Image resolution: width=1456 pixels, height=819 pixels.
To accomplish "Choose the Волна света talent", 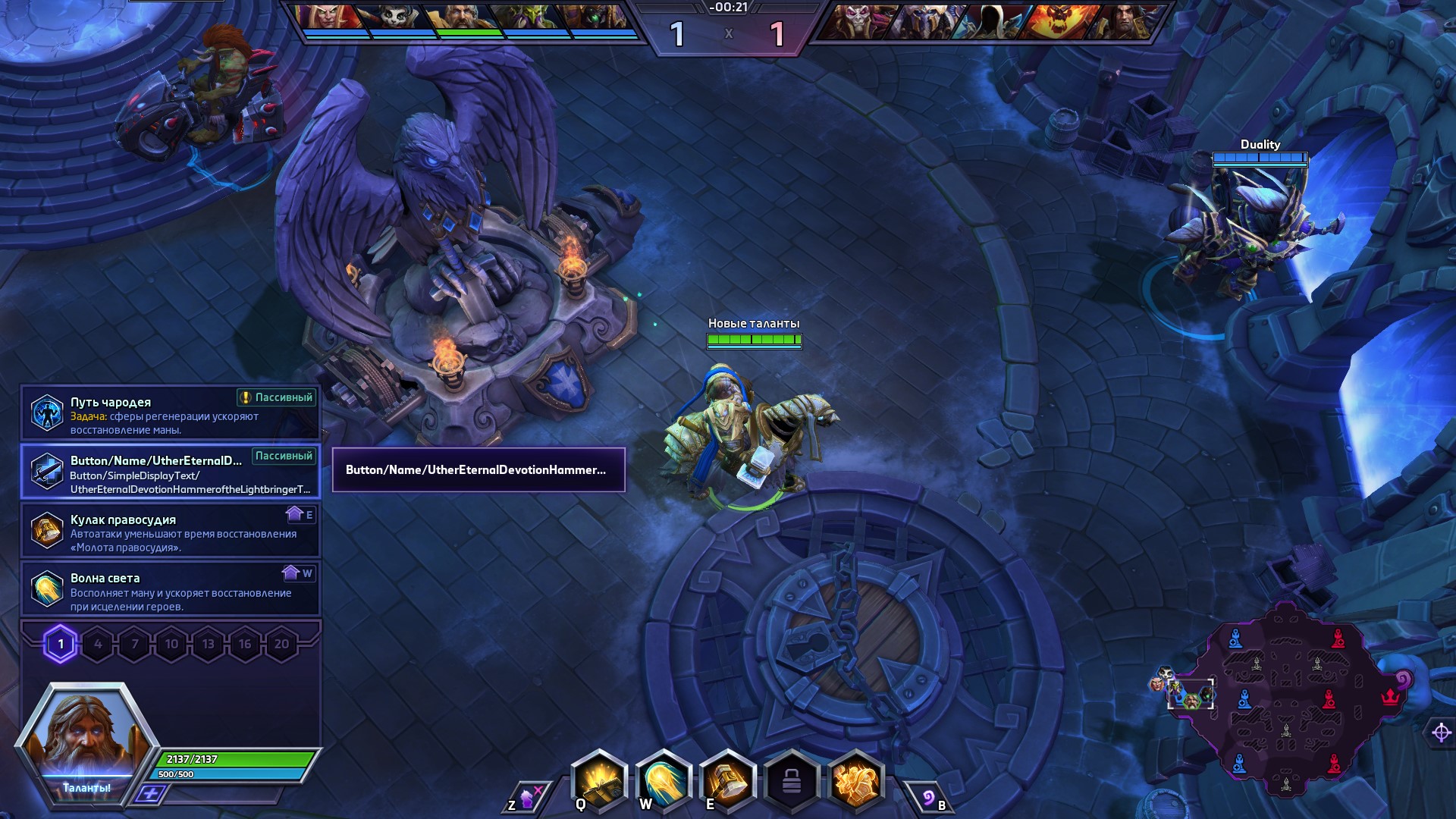I will point(171,589).
